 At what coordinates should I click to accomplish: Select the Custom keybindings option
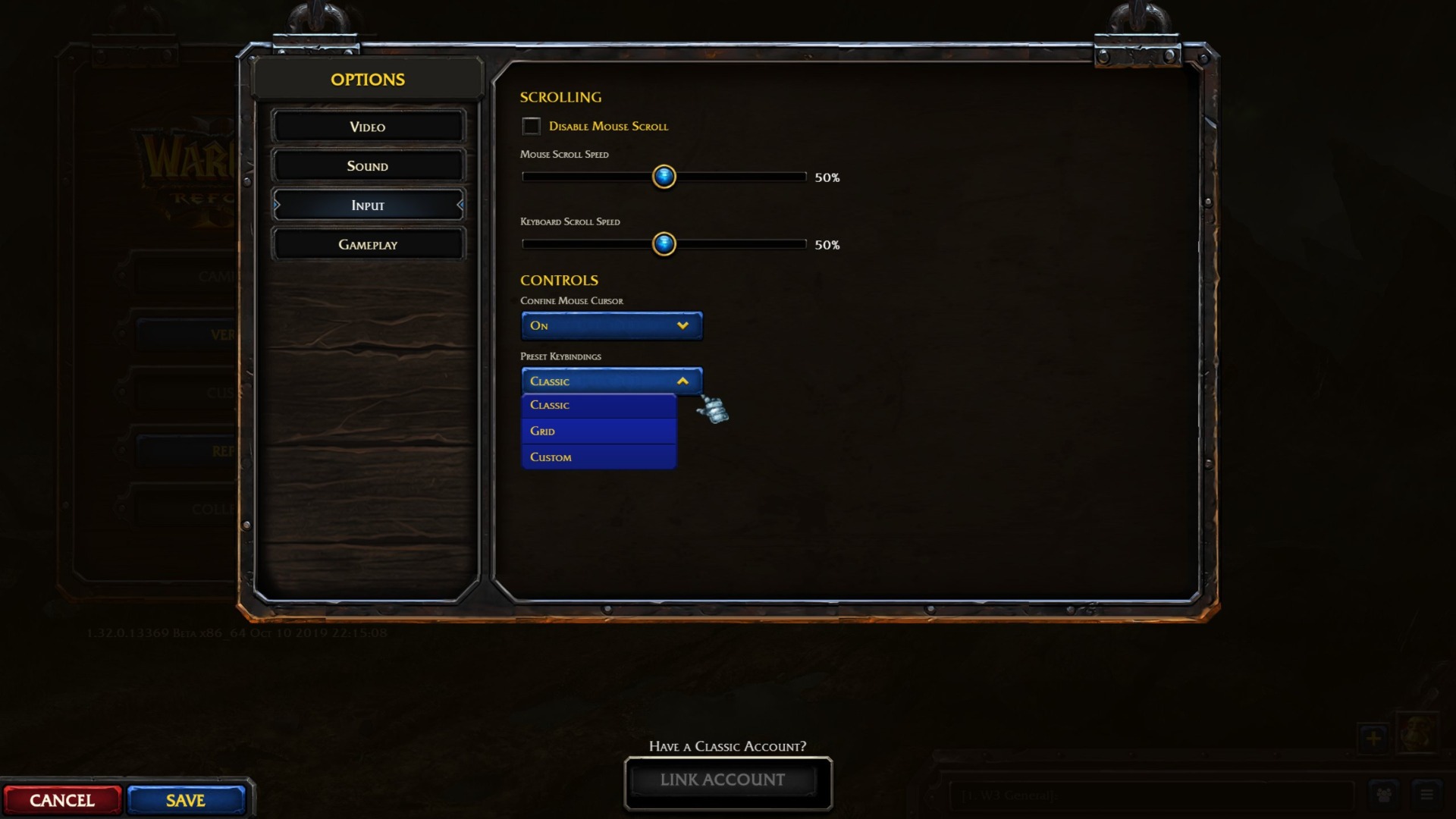pyautogui.click(x=598, y=457)
